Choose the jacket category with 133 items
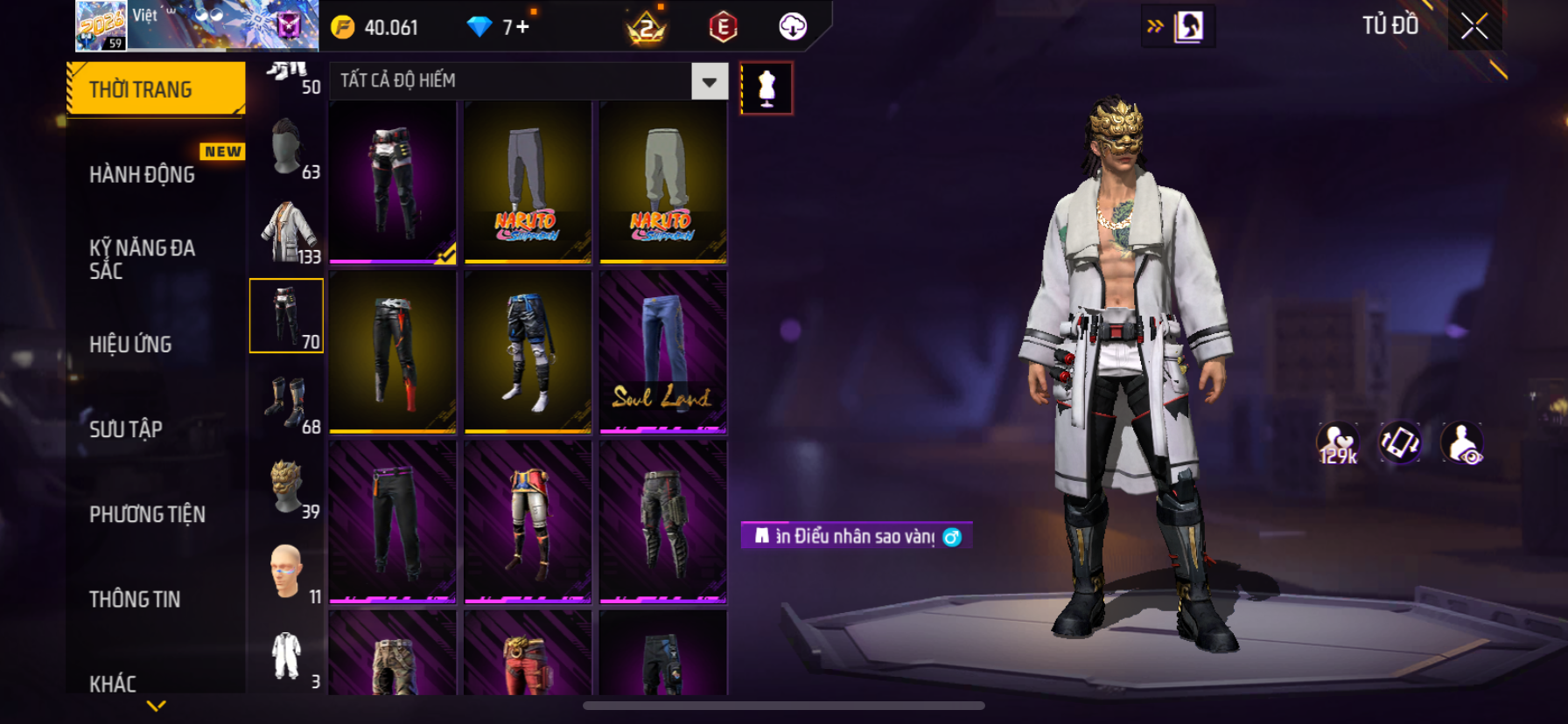 click(x=287, y=233)
